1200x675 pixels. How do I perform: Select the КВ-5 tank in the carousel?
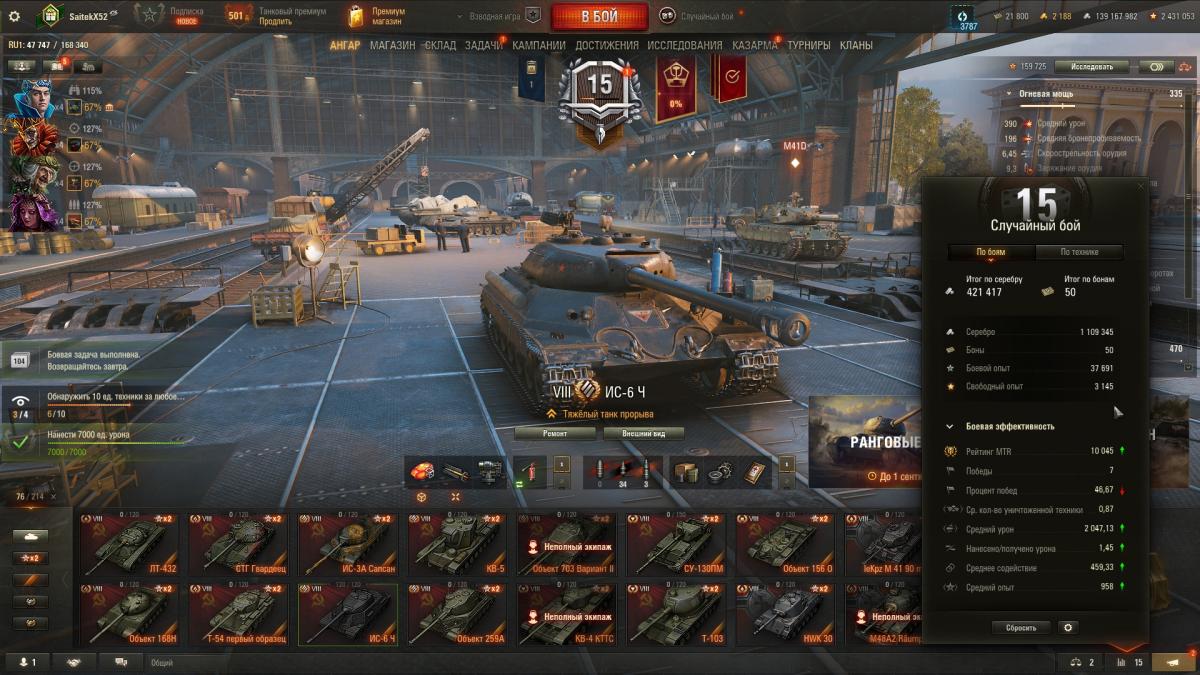(457, 544)
